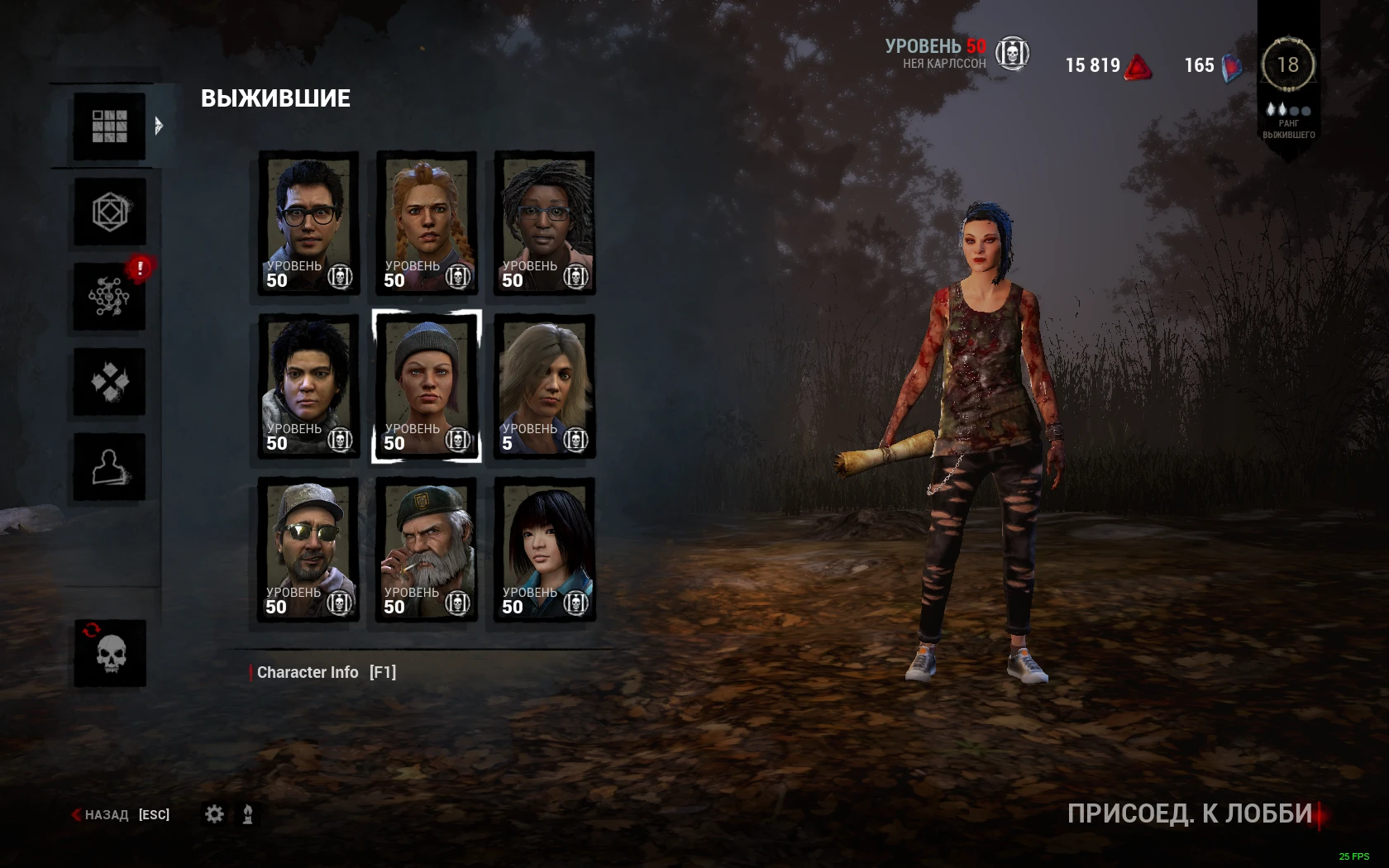Open the store icon below the Bloodweb

(108, 379)
